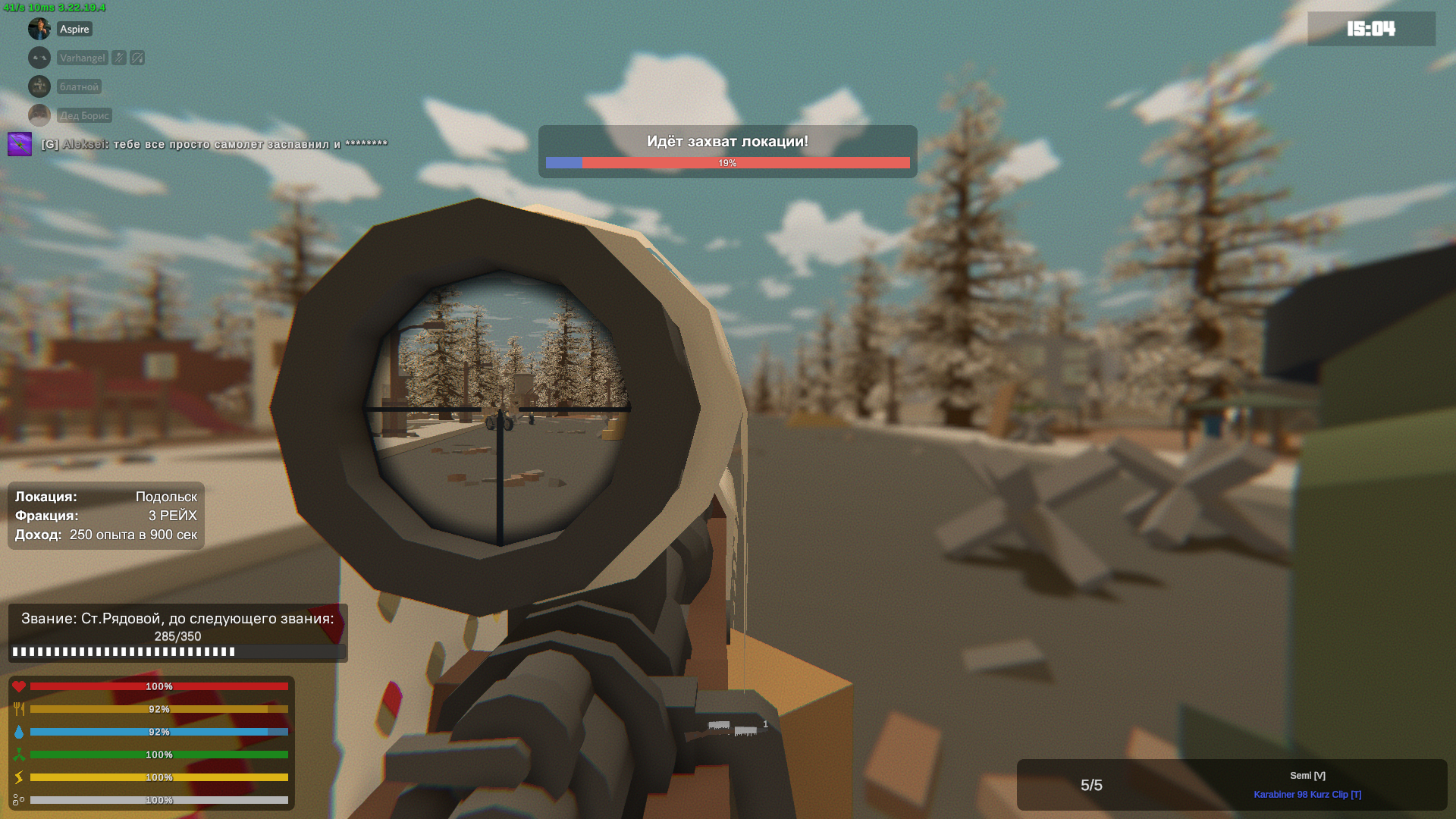The width and height of the screenshot is (1456, 819).
Task: Switch to the Karabiner 98 Kurz Clip
Action: [x=1309, y=795]
